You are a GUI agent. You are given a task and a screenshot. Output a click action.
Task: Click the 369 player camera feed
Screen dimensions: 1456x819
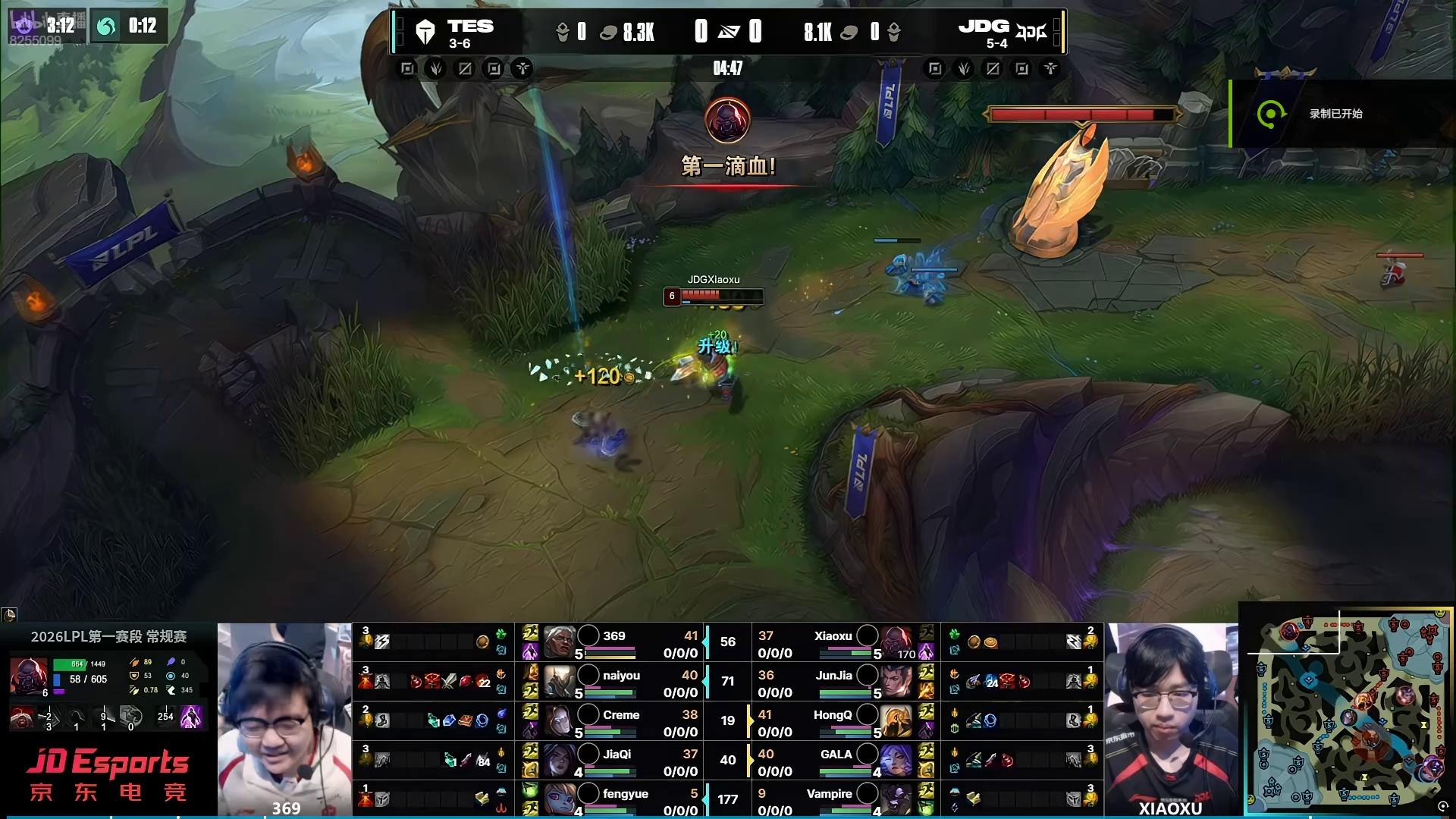[285, 719]
